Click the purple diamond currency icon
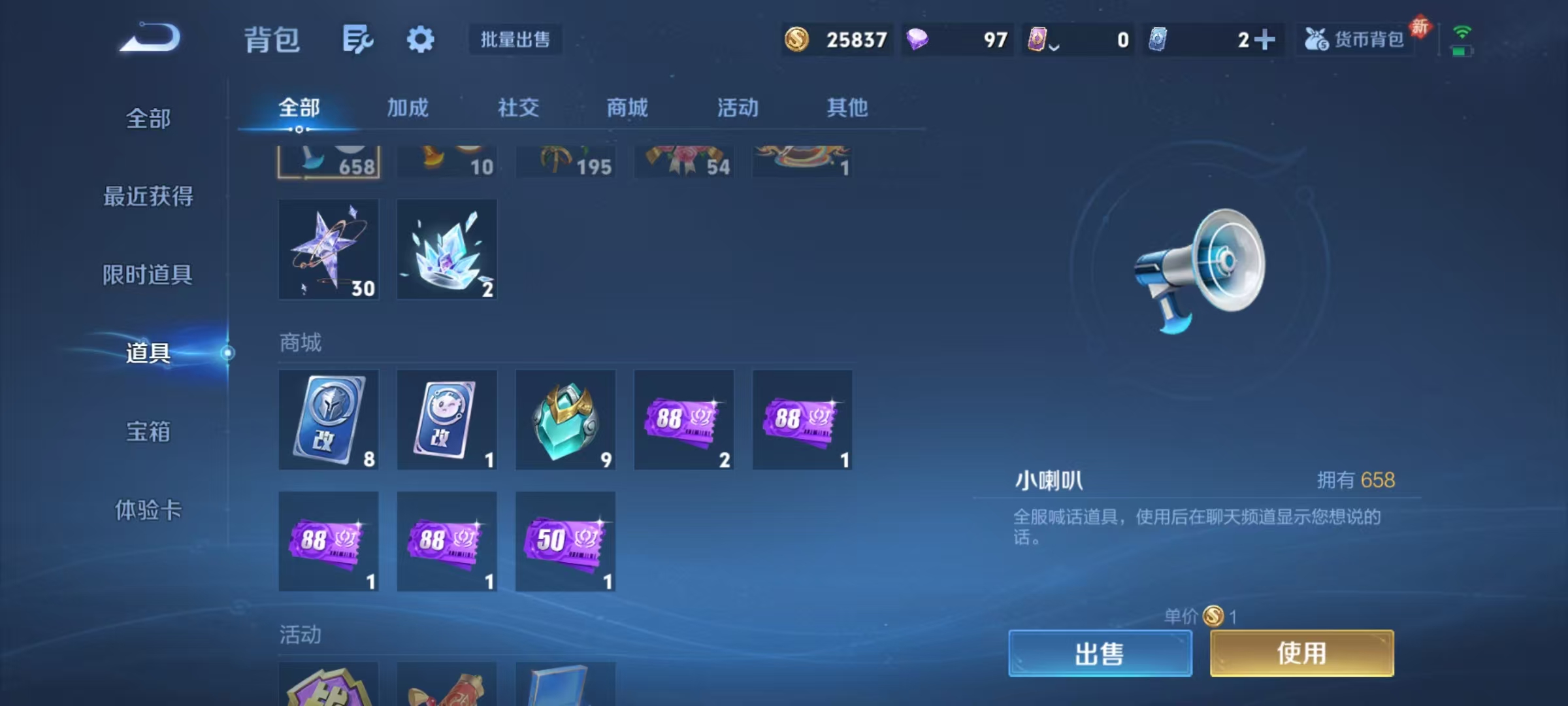This screenshot has width=1568, height=706. coord(916,40)
